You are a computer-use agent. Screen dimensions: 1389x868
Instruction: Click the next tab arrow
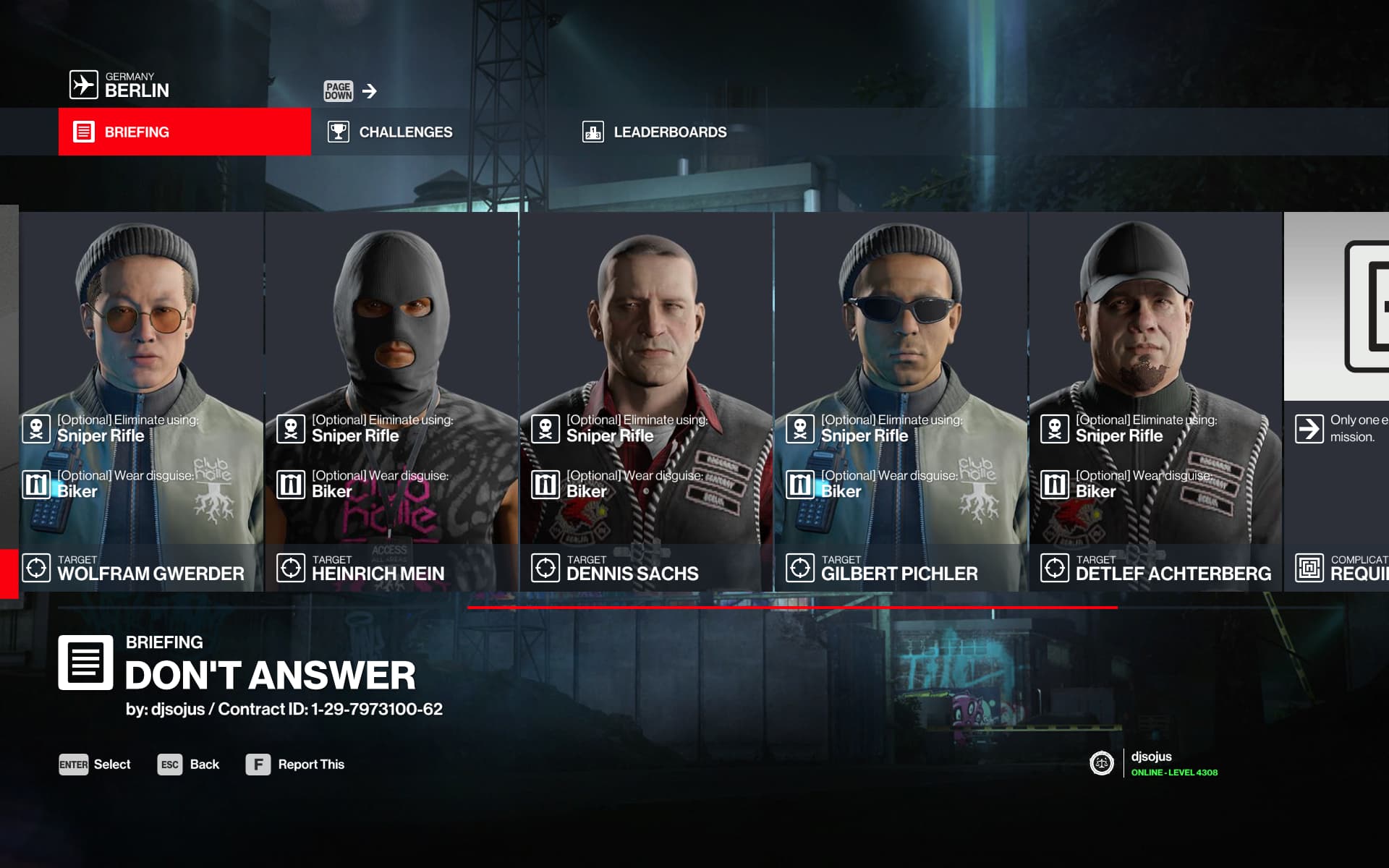369,91
